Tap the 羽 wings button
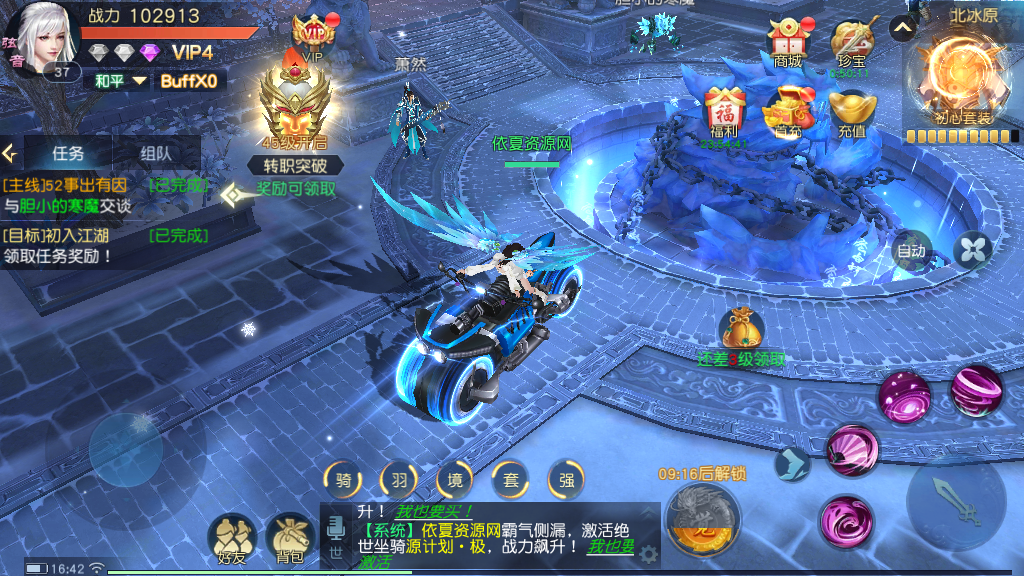 point(399,481)
